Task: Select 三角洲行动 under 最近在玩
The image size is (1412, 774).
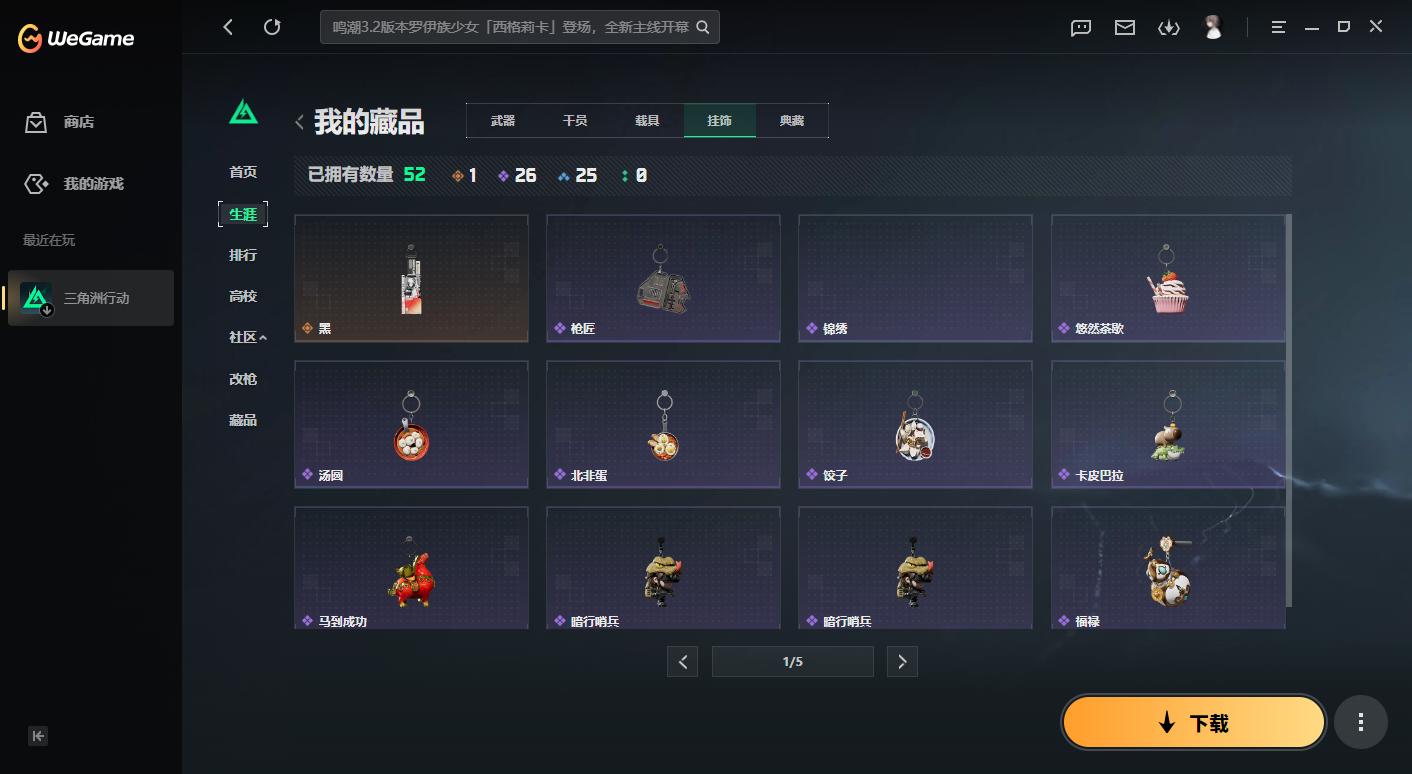Action: coord(91,298)
